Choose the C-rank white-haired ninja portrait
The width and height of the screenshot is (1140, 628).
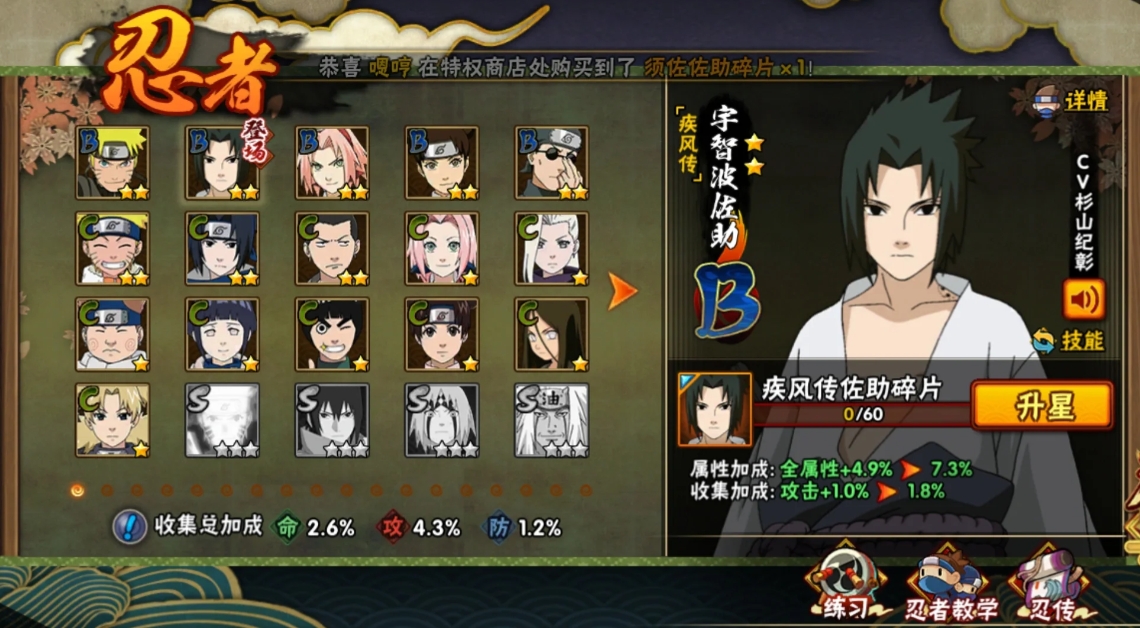click(552, 249)
